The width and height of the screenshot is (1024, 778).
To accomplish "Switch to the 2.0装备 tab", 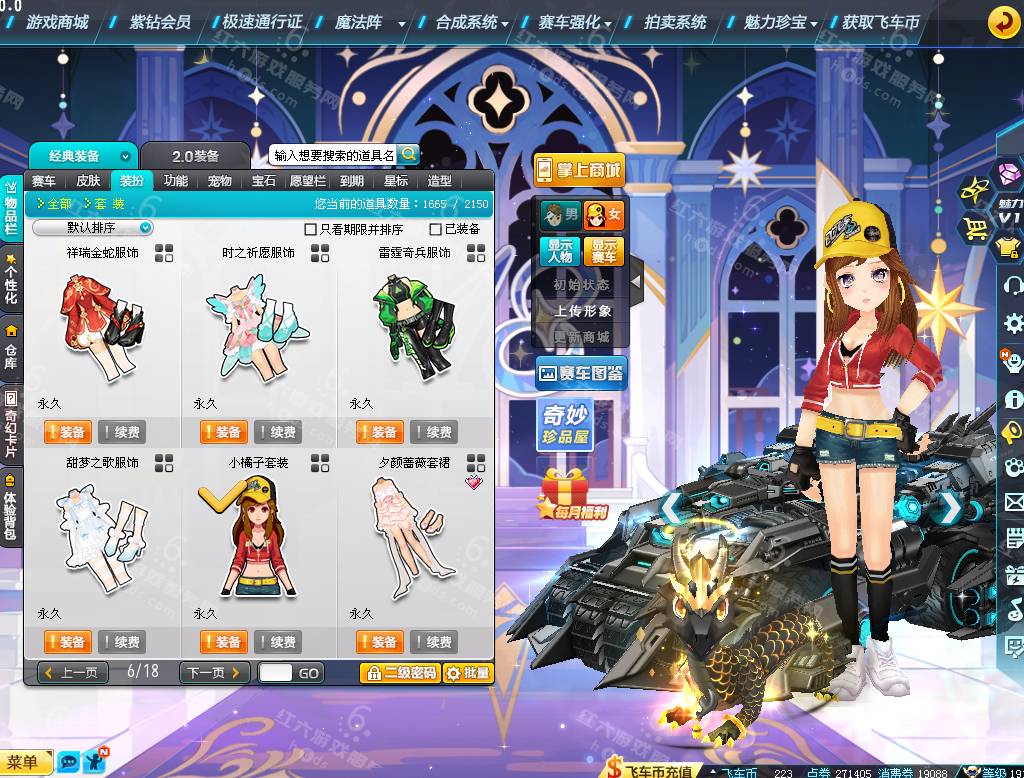I will click(195, 156).
